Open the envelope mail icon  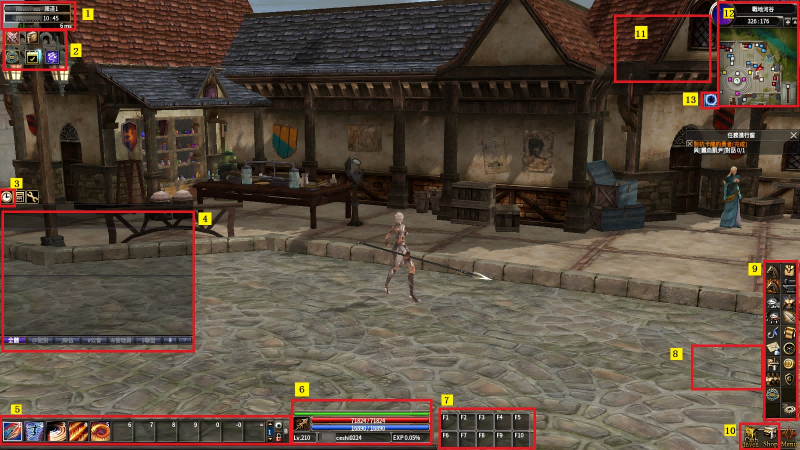(x=773, y=346)
